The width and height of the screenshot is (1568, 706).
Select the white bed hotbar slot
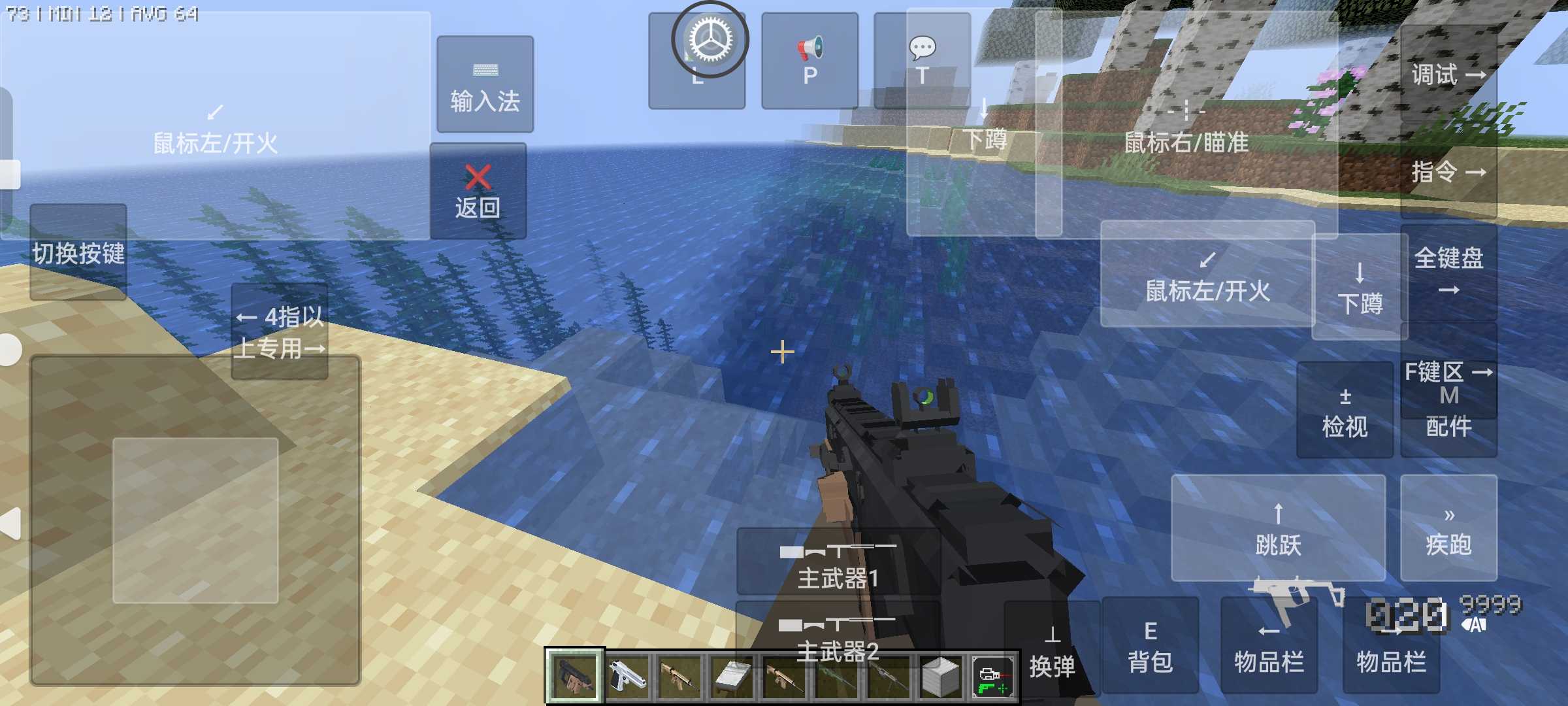pos(732,677)
